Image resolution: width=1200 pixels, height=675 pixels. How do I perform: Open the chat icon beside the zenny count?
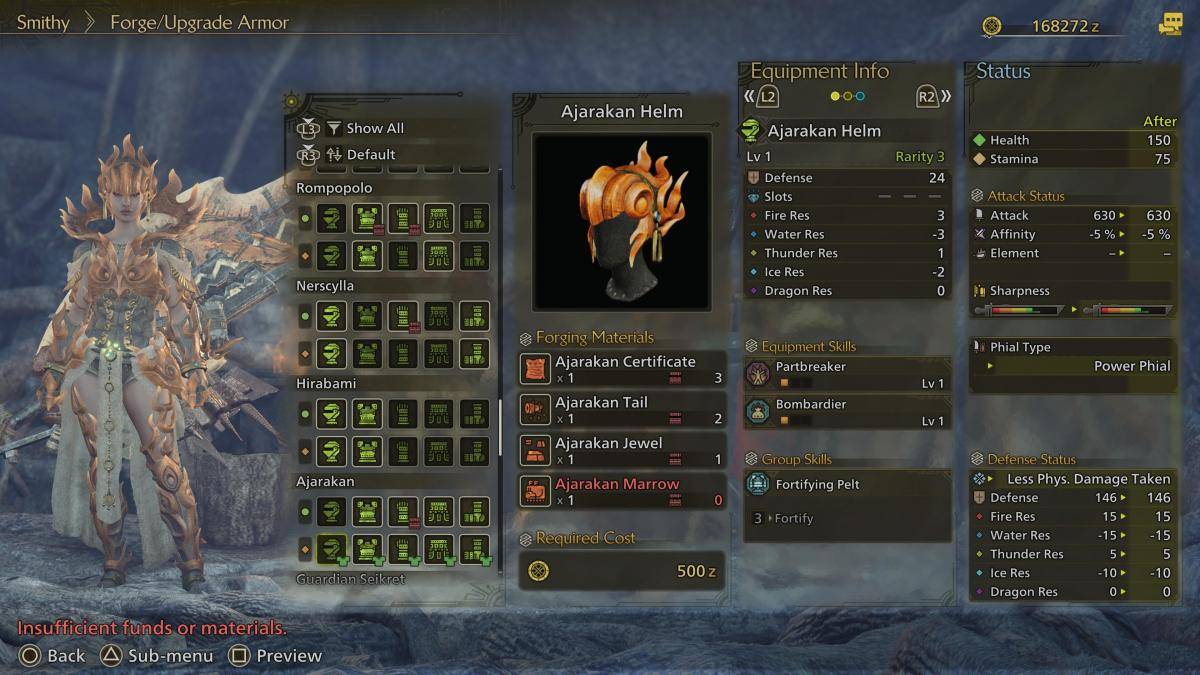pyautogui.click(x=1170, y=25)
